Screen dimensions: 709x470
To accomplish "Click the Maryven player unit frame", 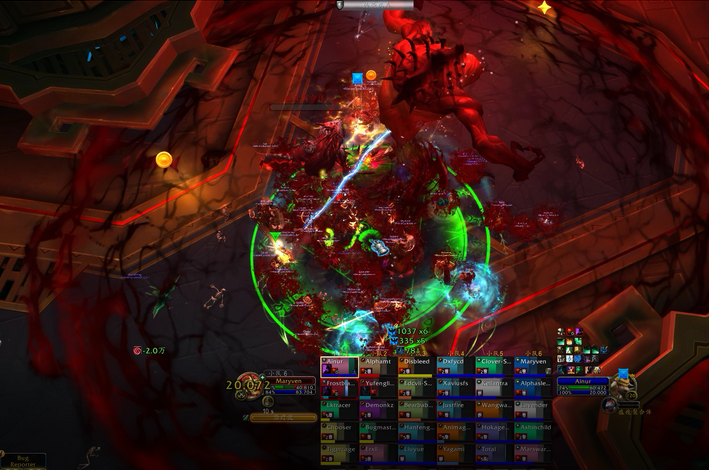I will click(x=285, y=387).
